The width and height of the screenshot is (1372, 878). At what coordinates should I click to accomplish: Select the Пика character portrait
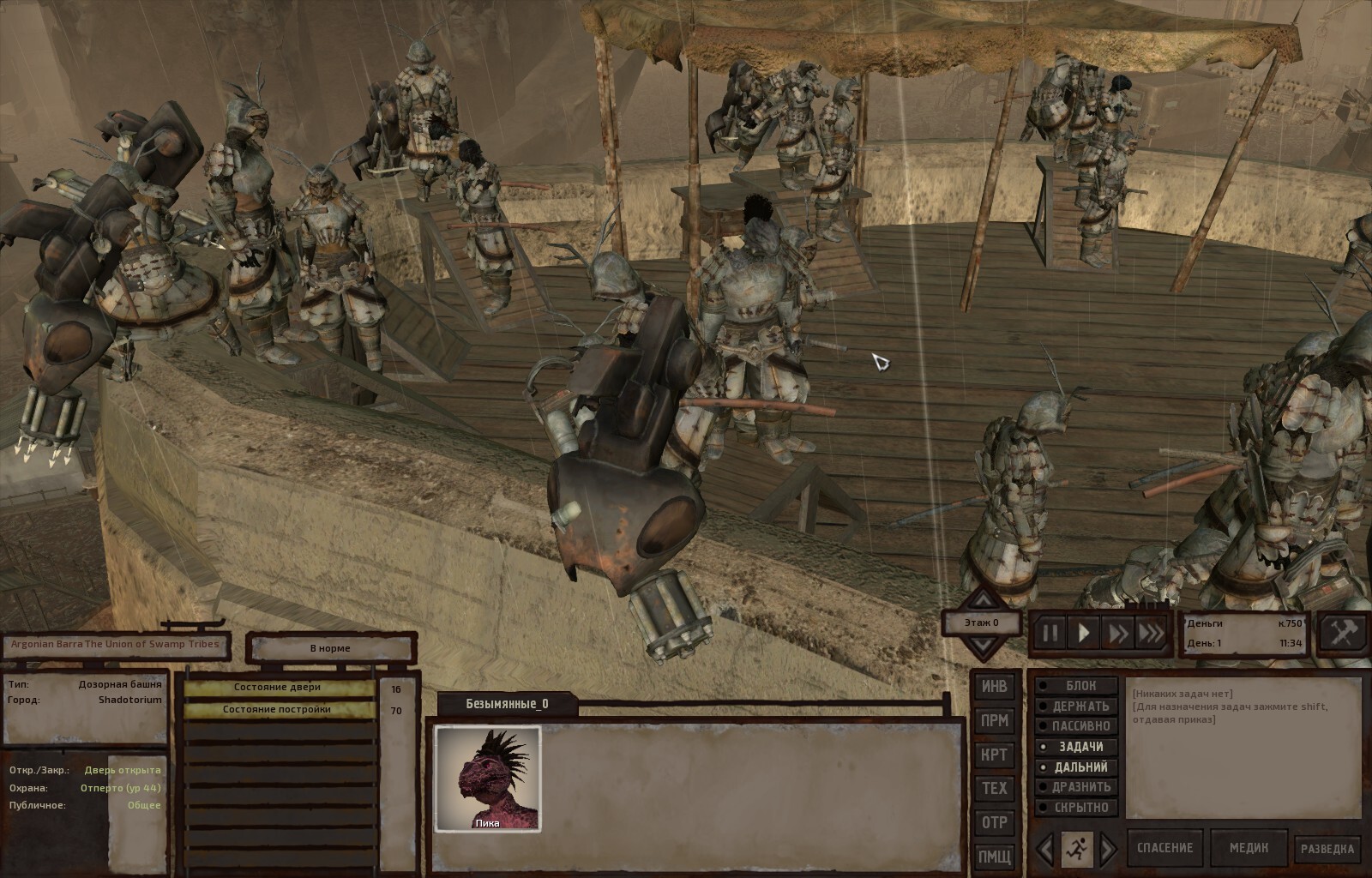[487, 779]
